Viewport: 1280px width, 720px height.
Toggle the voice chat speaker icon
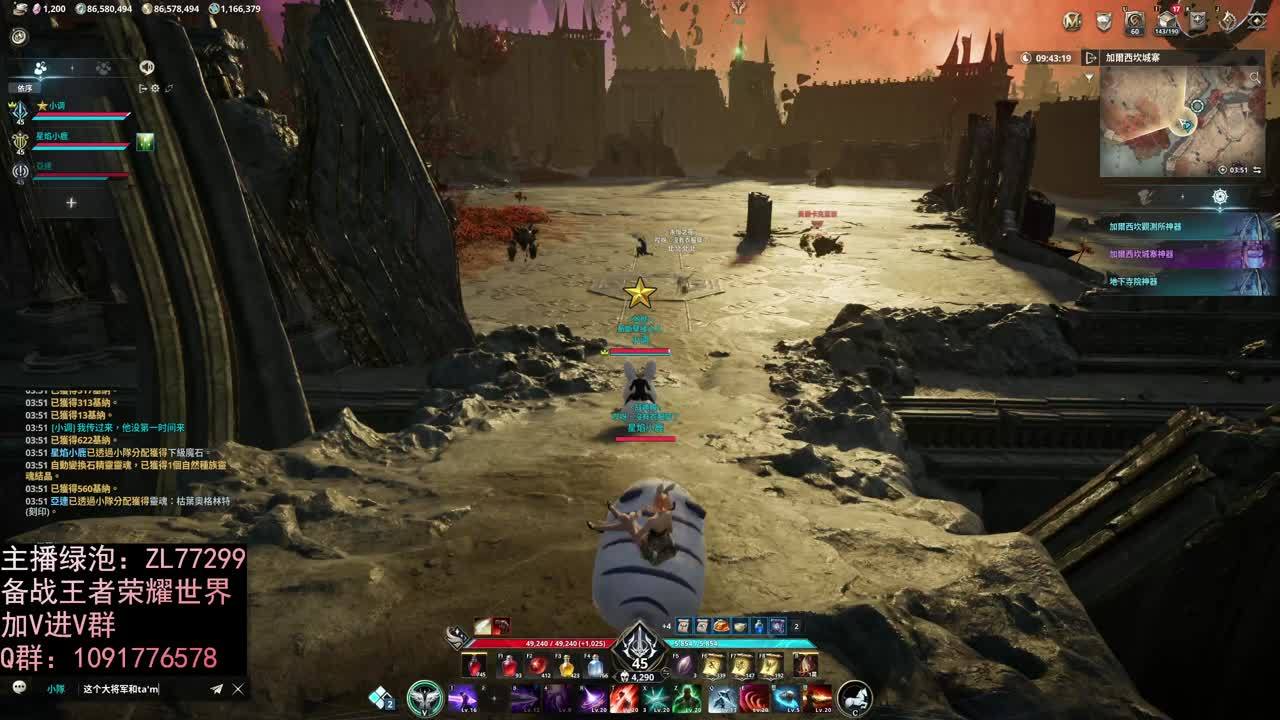147,67
